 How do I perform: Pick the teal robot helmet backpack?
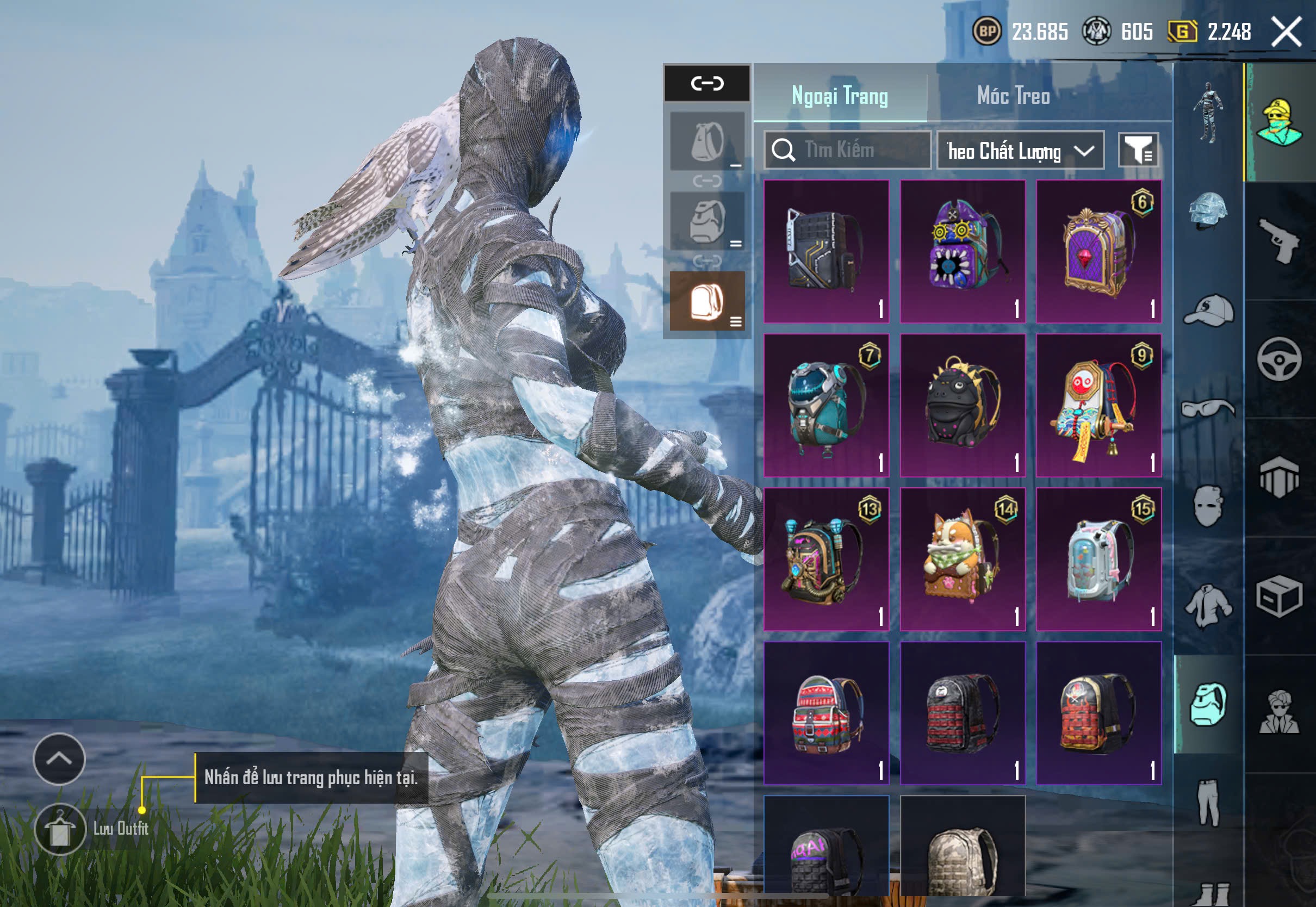tap(826, 405)
